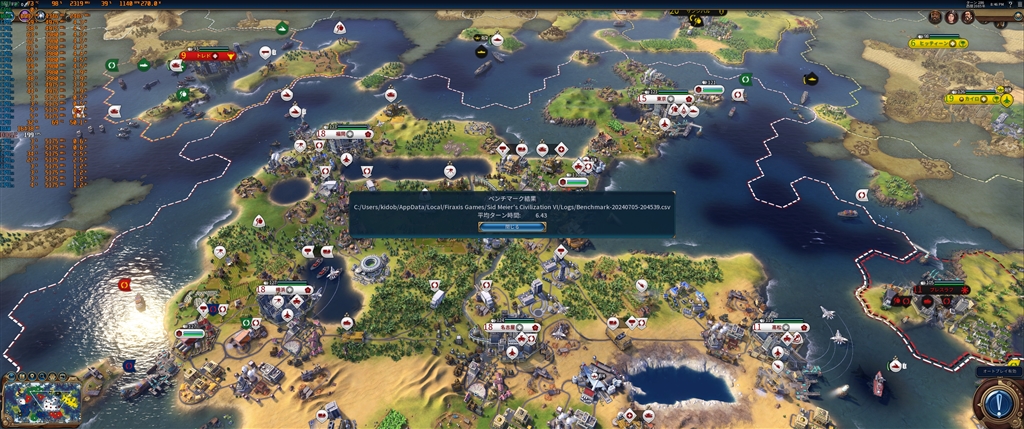Close the benchmark results dialog
The width and height of the screenshot is (1024, 429).
[511, 227]
